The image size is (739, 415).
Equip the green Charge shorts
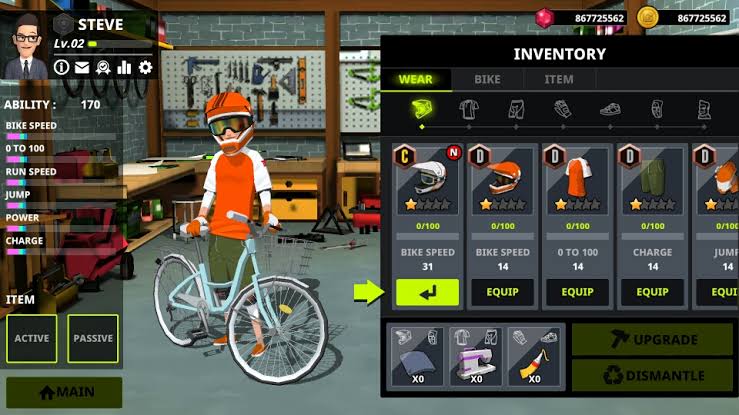[652, 292]
